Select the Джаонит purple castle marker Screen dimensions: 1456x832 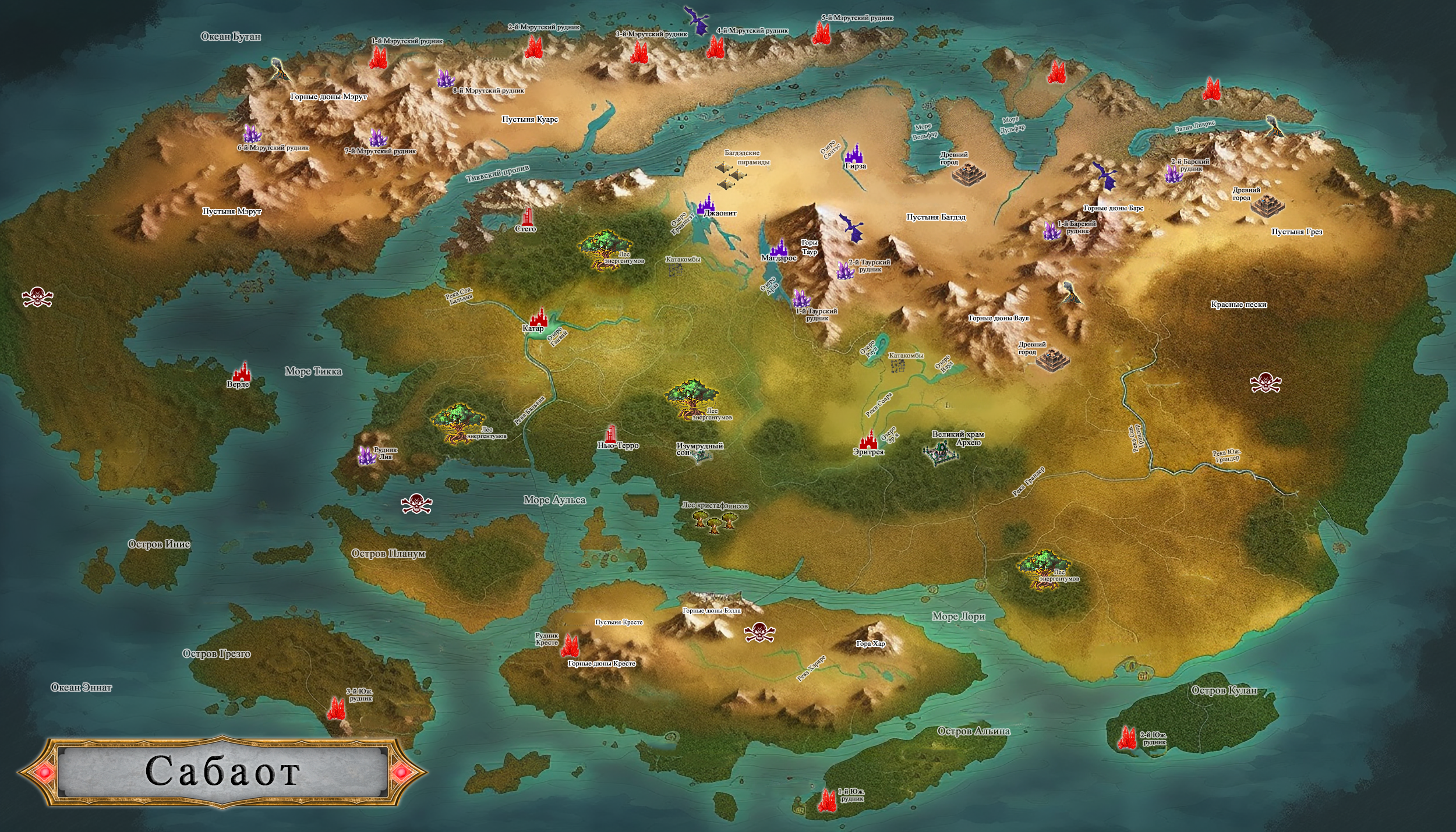pyautogui.click(x=707, y=204)
